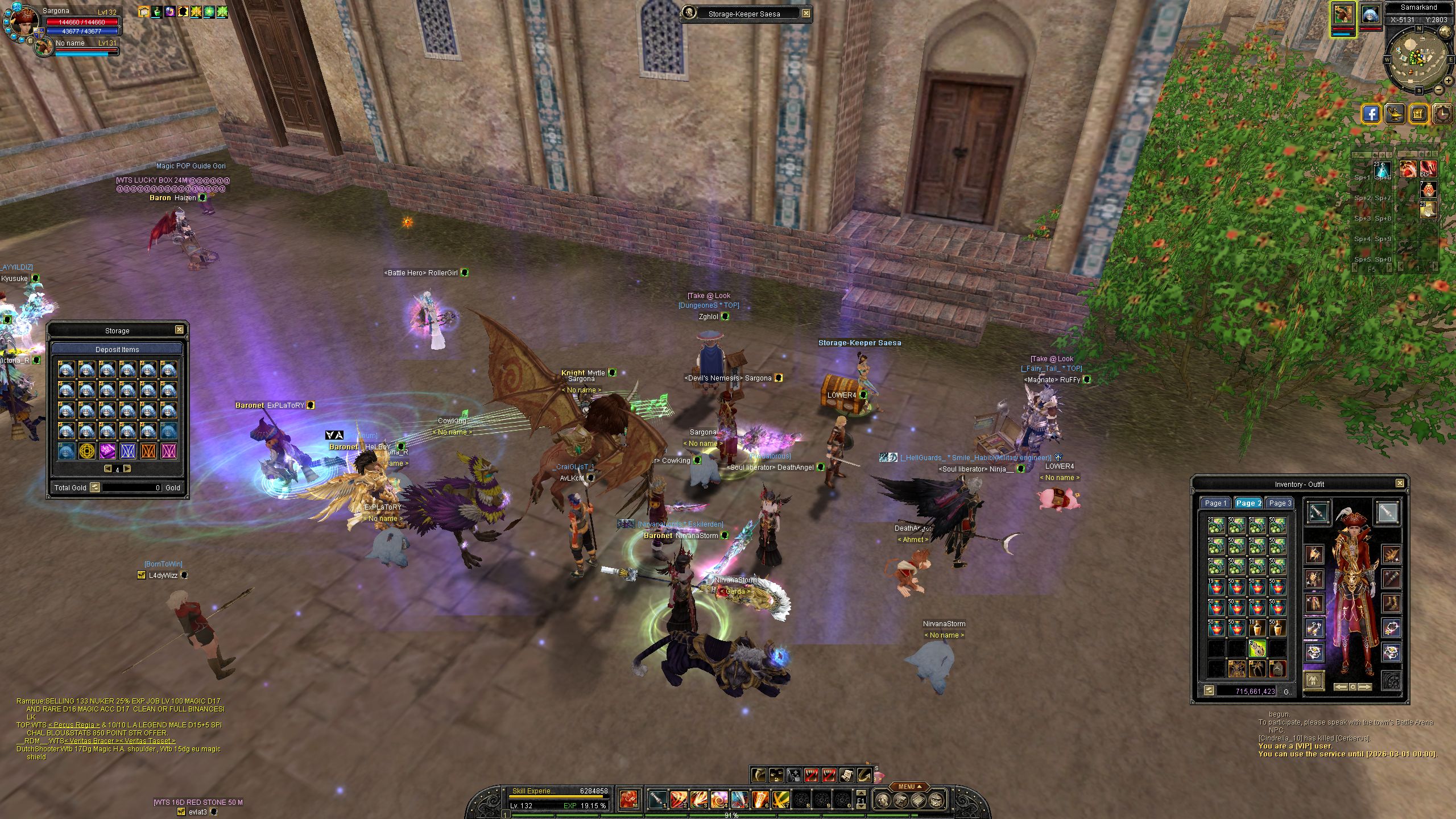Screen dimensions: 1456x819
Task: Activate the skill in hotbar slot 6
Action: pos(760,800)
